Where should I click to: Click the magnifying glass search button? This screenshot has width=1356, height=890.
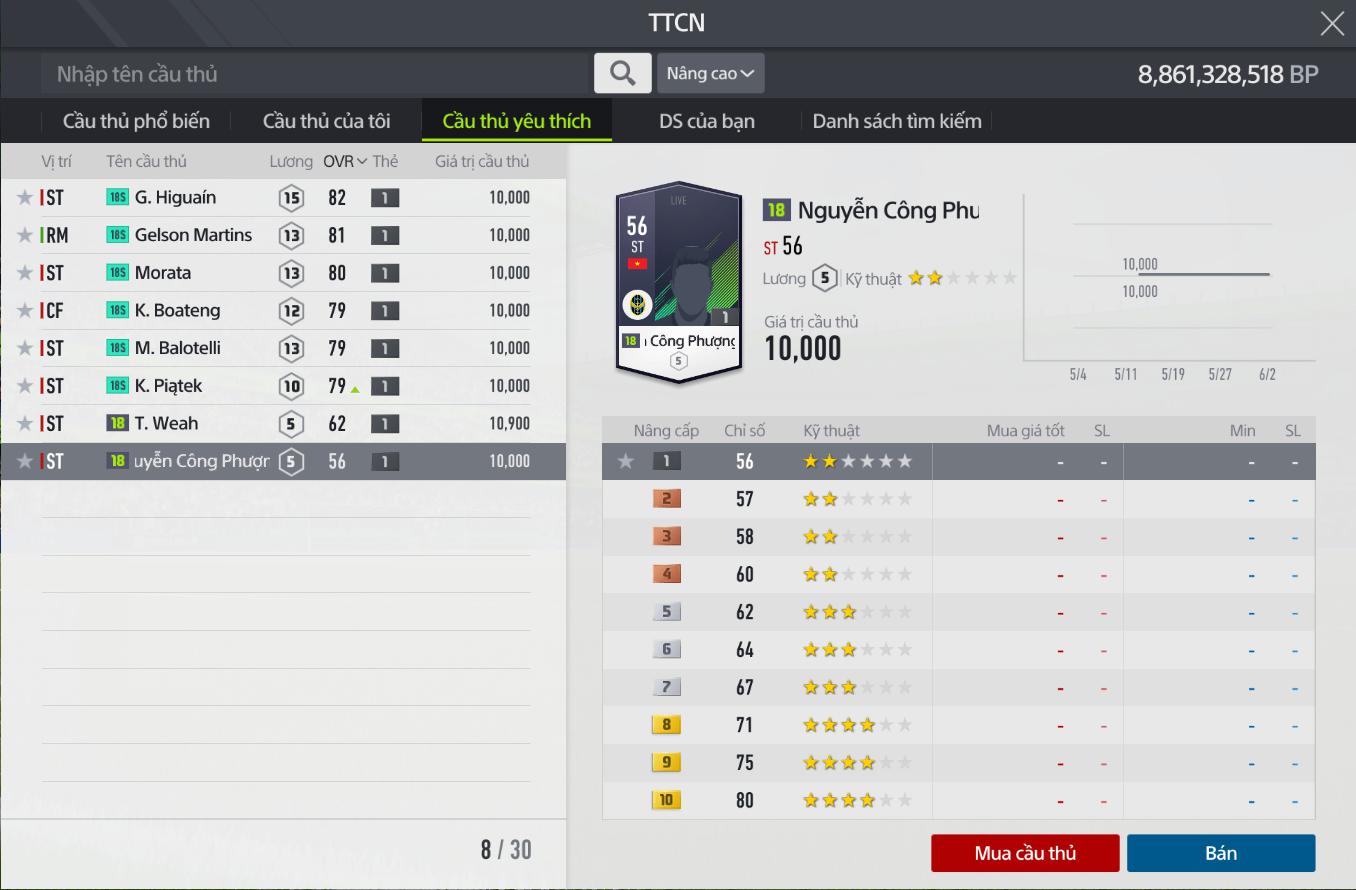pos(622,73)
